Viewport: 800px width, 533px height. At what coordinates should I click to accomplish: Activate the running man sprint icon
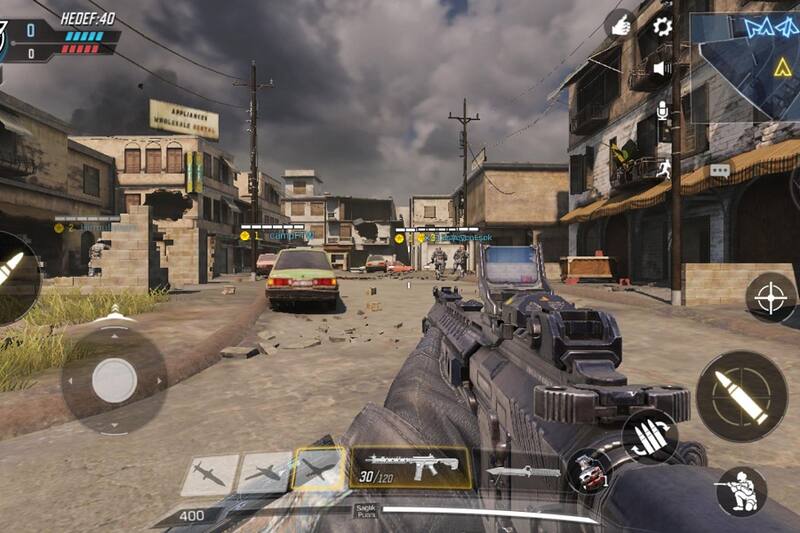[662, 167]
